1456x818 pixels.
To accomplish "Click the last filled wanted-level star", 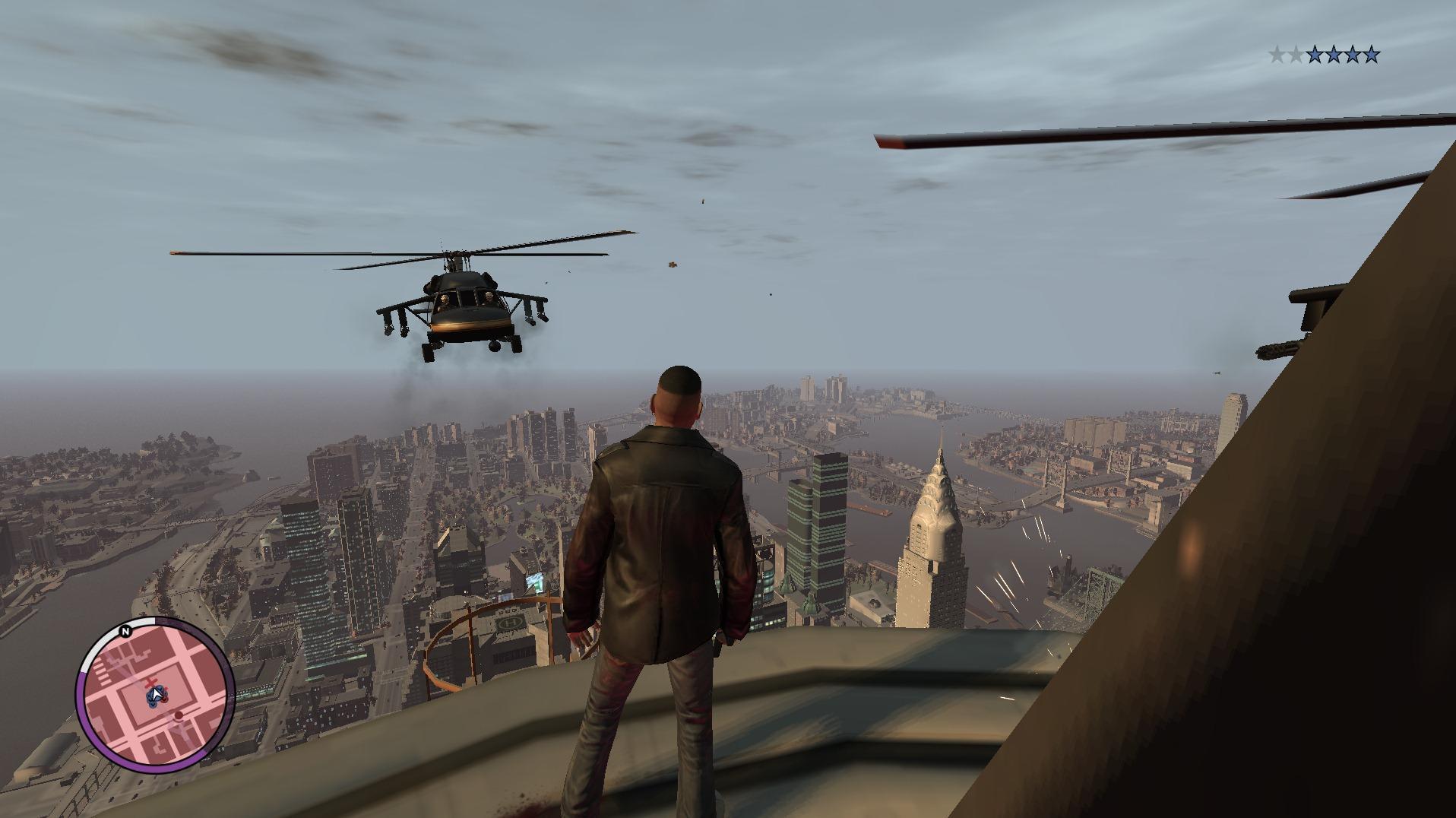I will point(1371,53).
